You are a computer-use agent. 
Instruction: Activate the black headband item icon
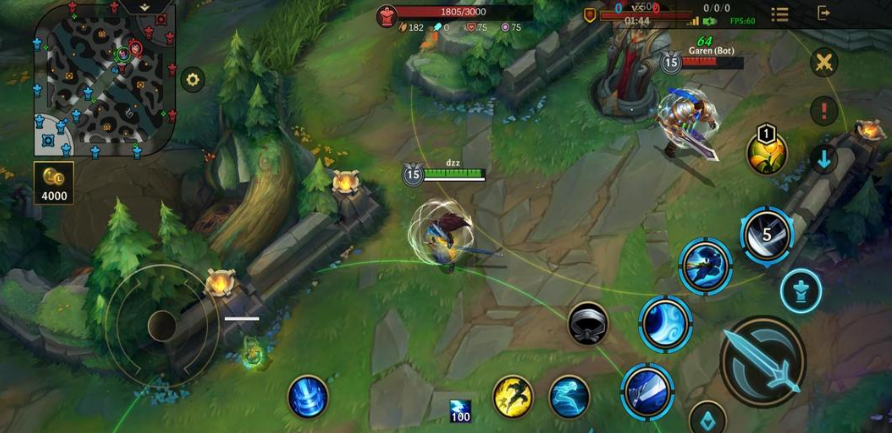coord(588,323)
